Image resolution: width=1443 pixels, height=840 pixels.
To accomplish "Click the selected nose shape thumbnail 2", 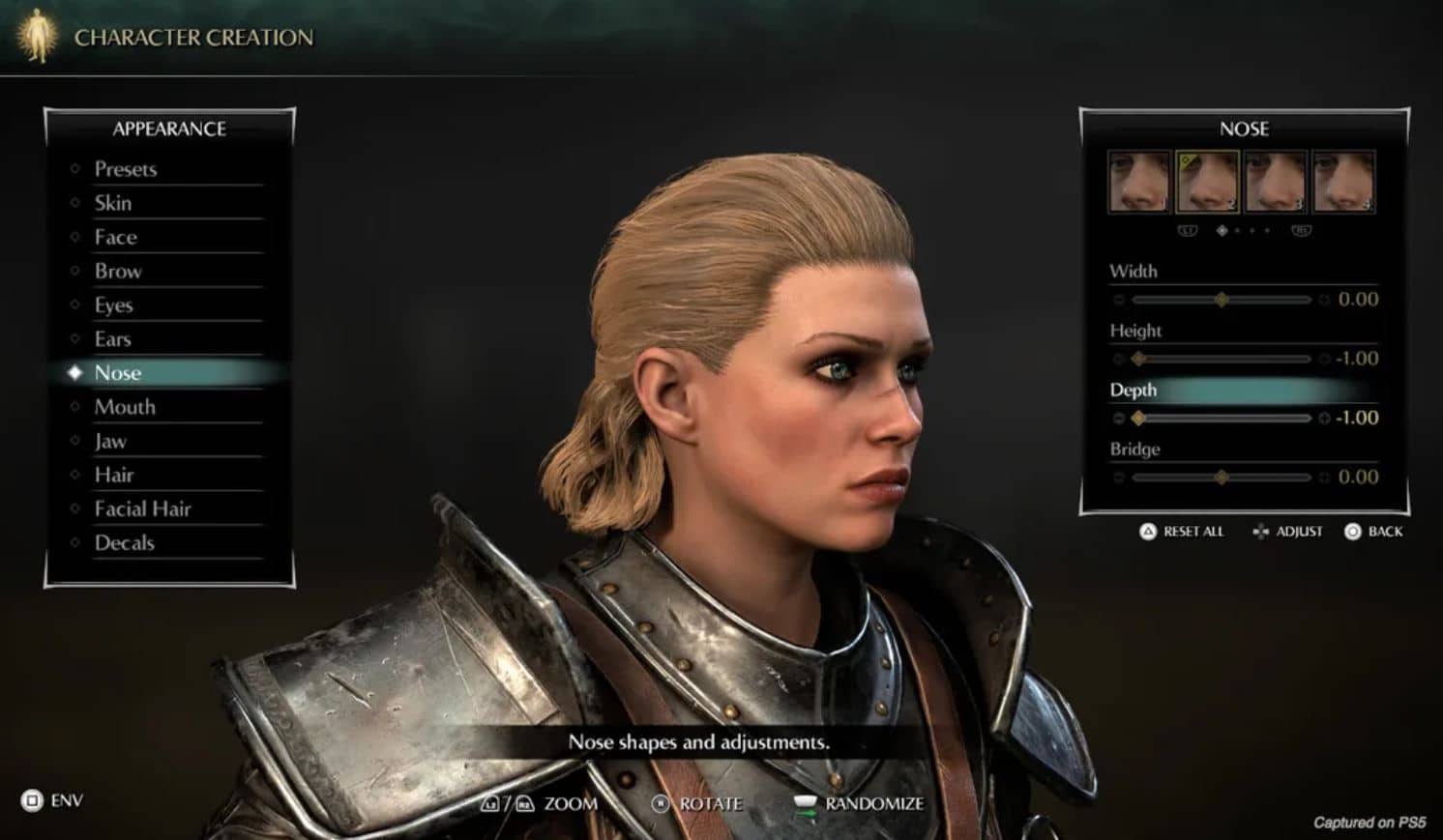I will click(1207, 181).
